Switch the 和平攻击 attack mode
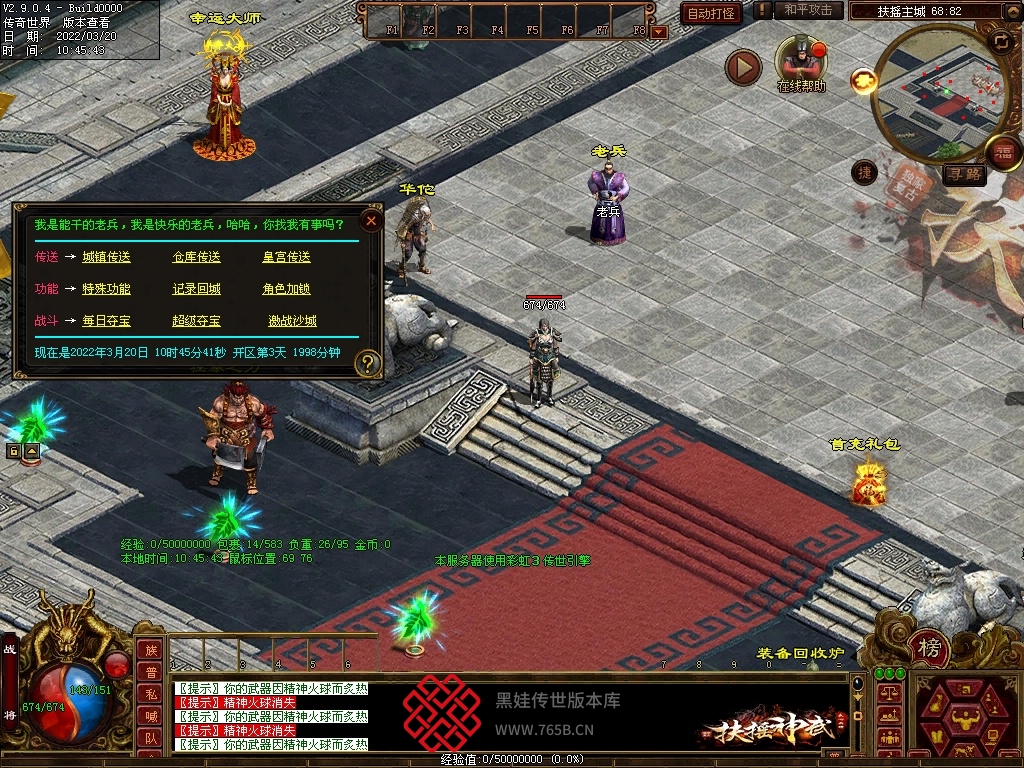The image size is (1024, 768). (808, 10)
